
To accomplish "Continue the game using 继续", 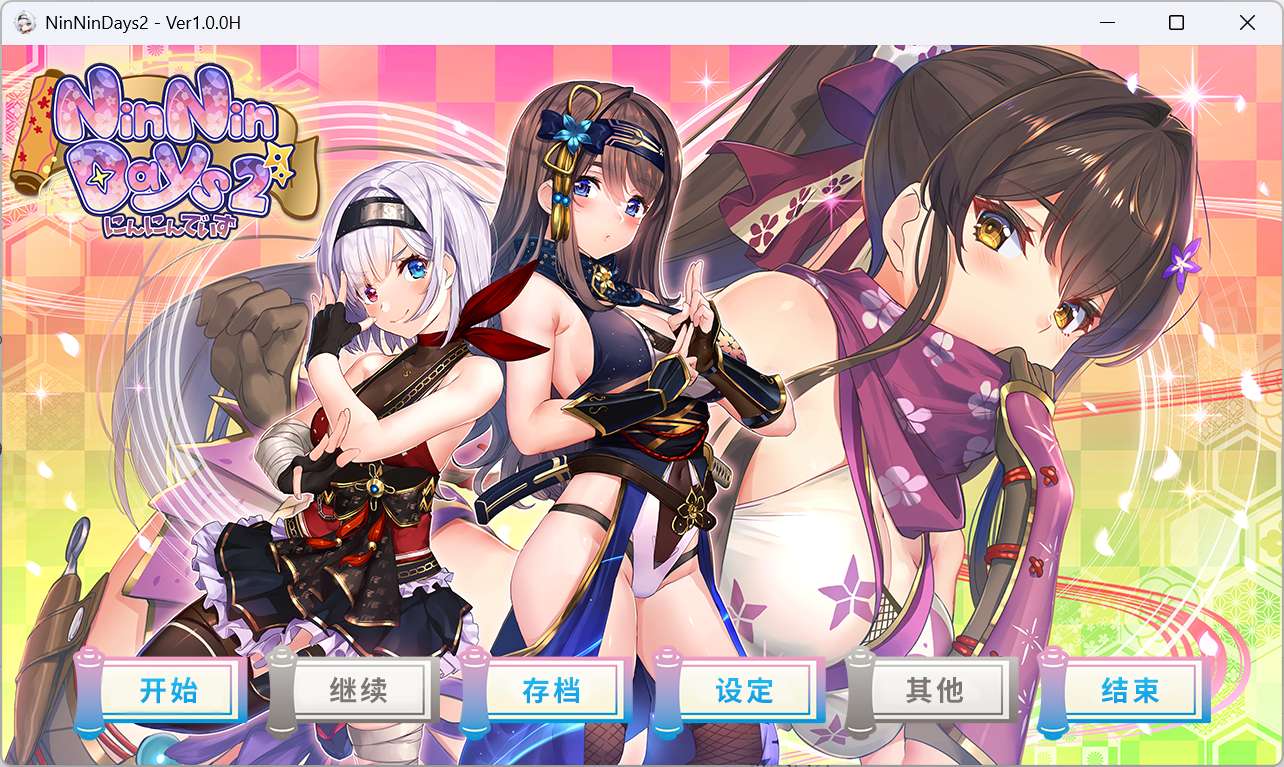I will pos(360,690).
